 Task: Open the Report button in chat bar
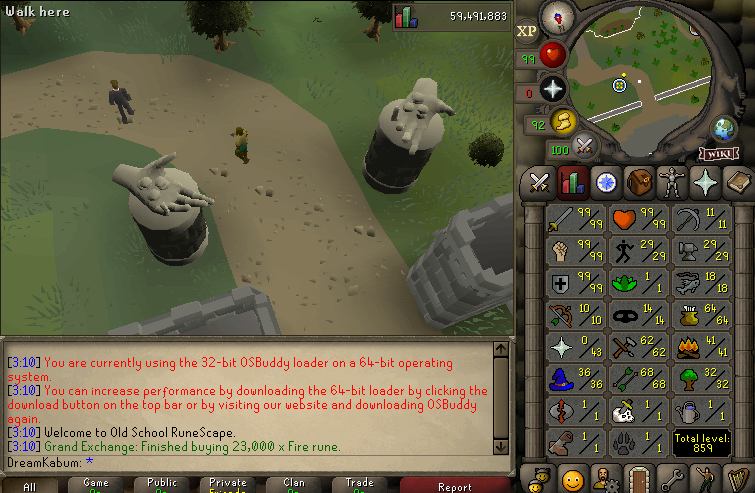(x=454, y=486)
